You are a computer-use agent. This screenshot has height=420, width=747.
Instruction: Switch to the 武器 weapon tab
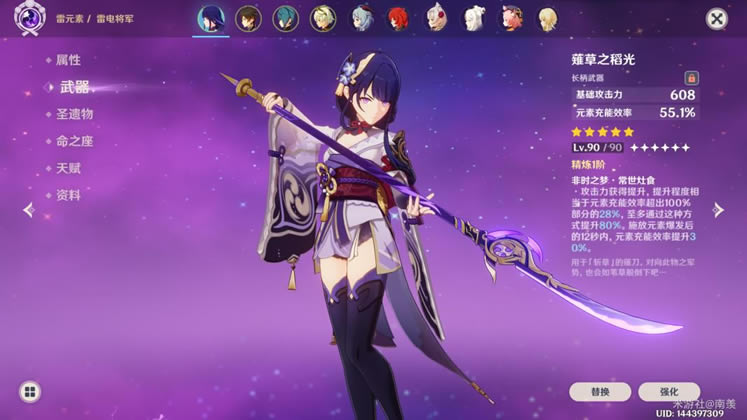74,87
